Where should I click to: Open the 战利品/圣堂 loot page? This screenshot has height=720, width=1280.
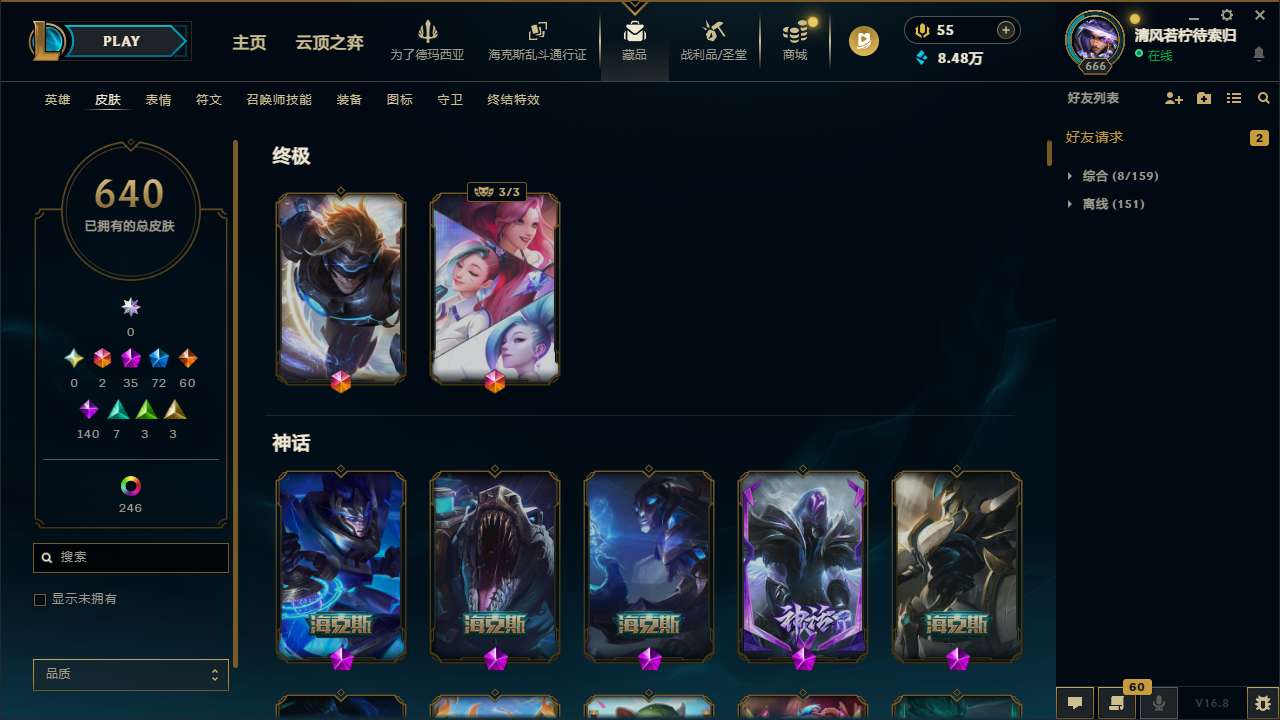coord(713,42)
